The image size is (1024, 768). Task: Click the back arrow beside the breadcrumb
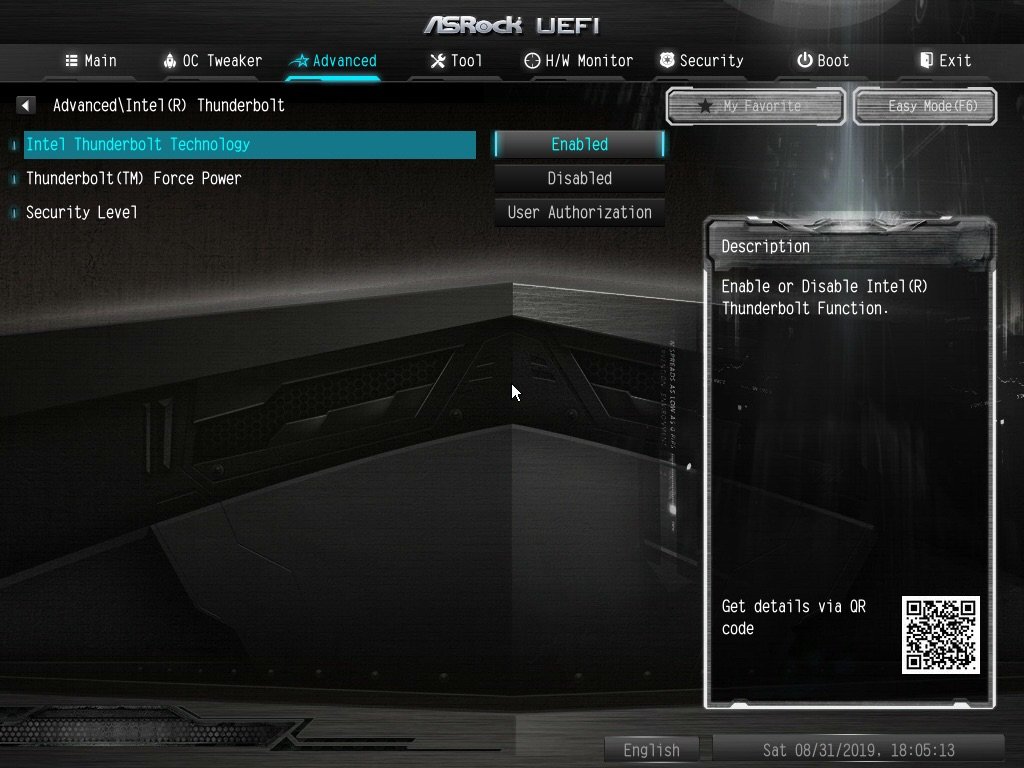click(26, 105)
